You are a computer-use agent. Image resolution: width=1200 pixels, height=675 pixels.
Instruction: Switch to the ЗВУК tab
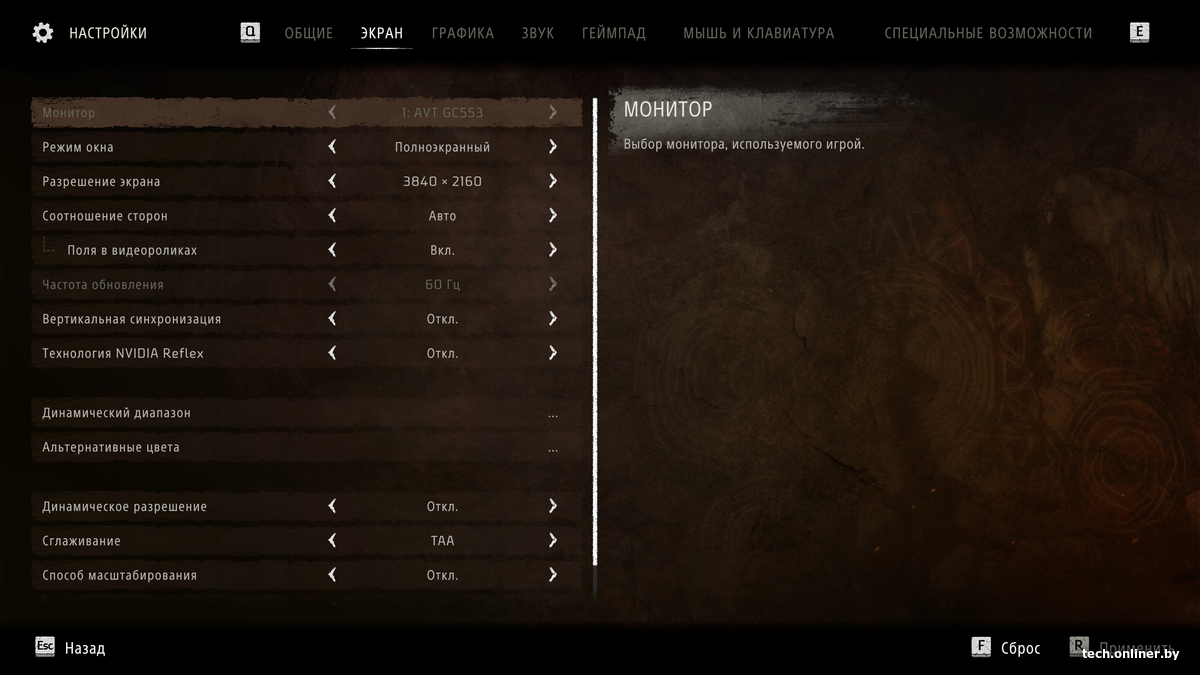click(x=537, y=33)
